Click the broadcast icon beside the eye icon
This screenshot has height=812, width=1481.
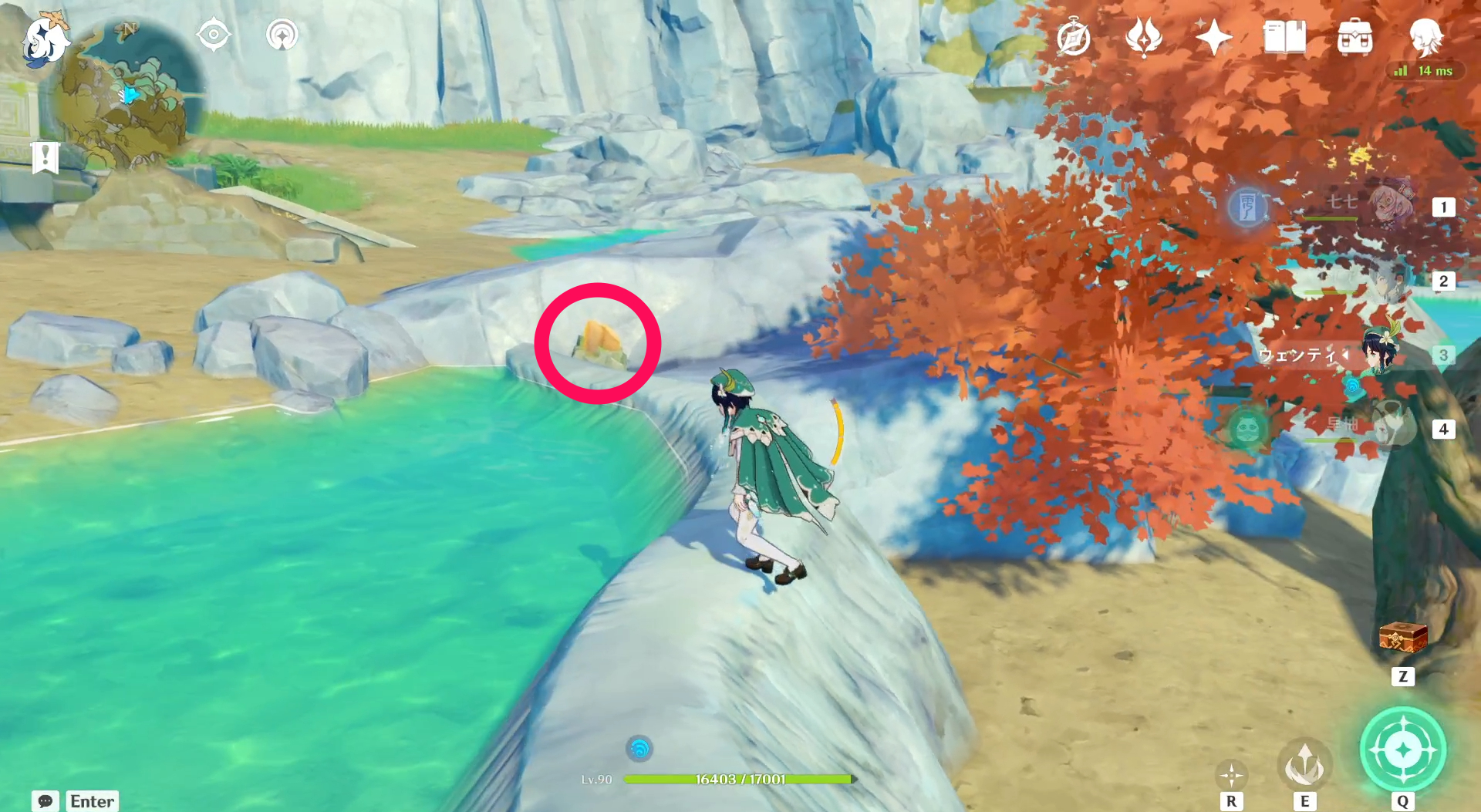tap(282, 34)
